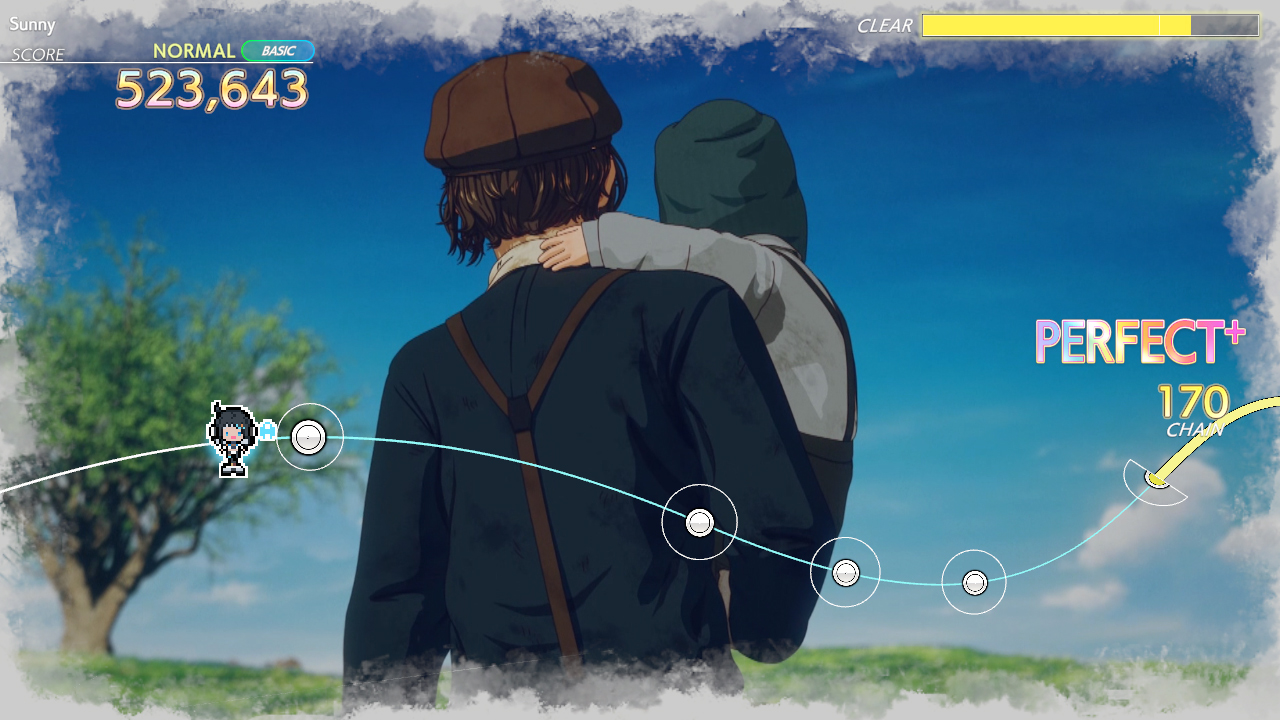The width and height of the screenshot is (1280, 720).
Task: Click the BASIC difficulty badge
Action: coord(280,49)
